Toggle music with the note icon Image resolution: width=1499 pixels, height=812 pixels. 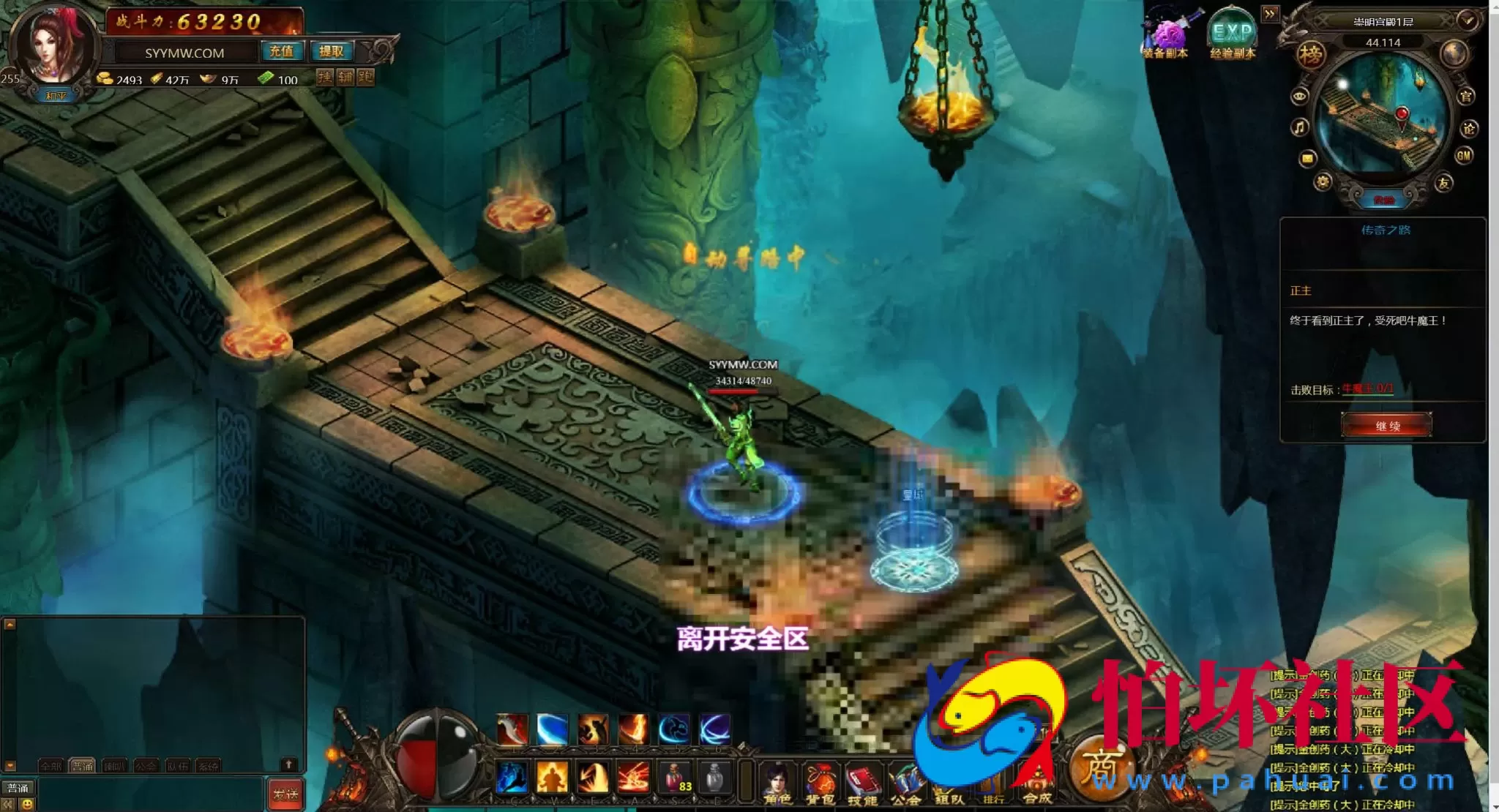click(x=1299, y=128)
